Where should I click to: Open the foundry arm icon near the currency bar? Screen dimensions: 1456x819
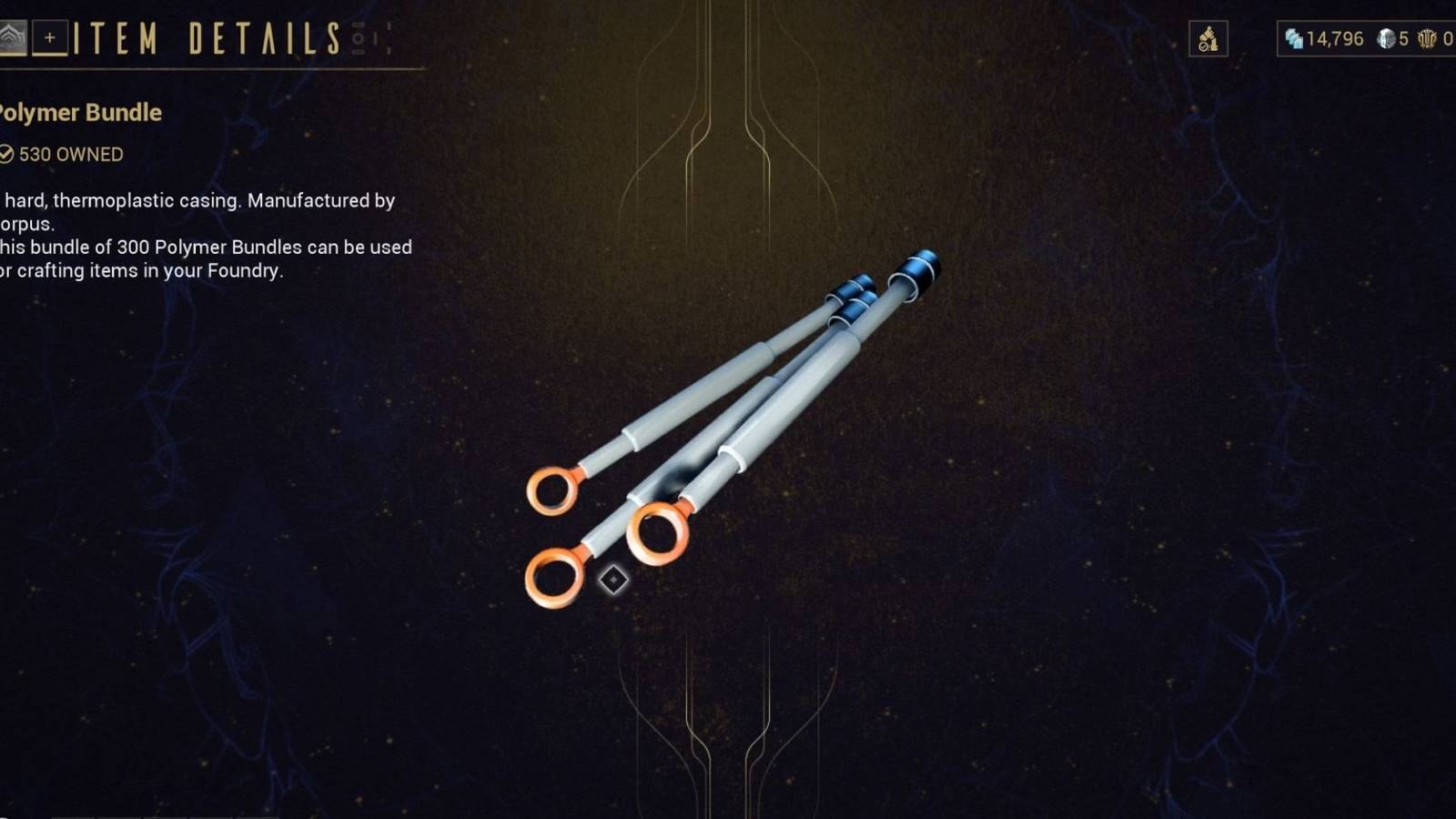[1208, 39]
